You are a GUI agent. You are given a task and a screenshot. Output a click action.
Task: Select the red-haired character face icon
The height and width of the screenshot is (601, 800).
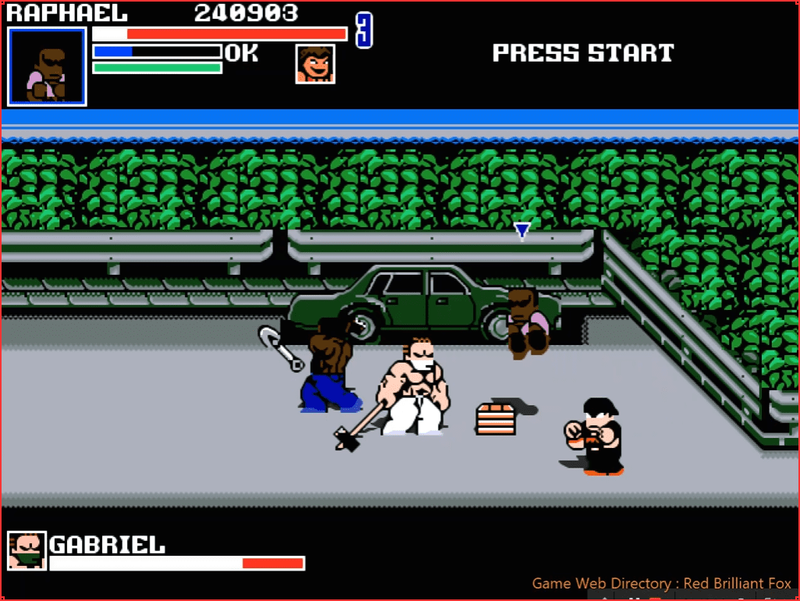tap(315, 64)
